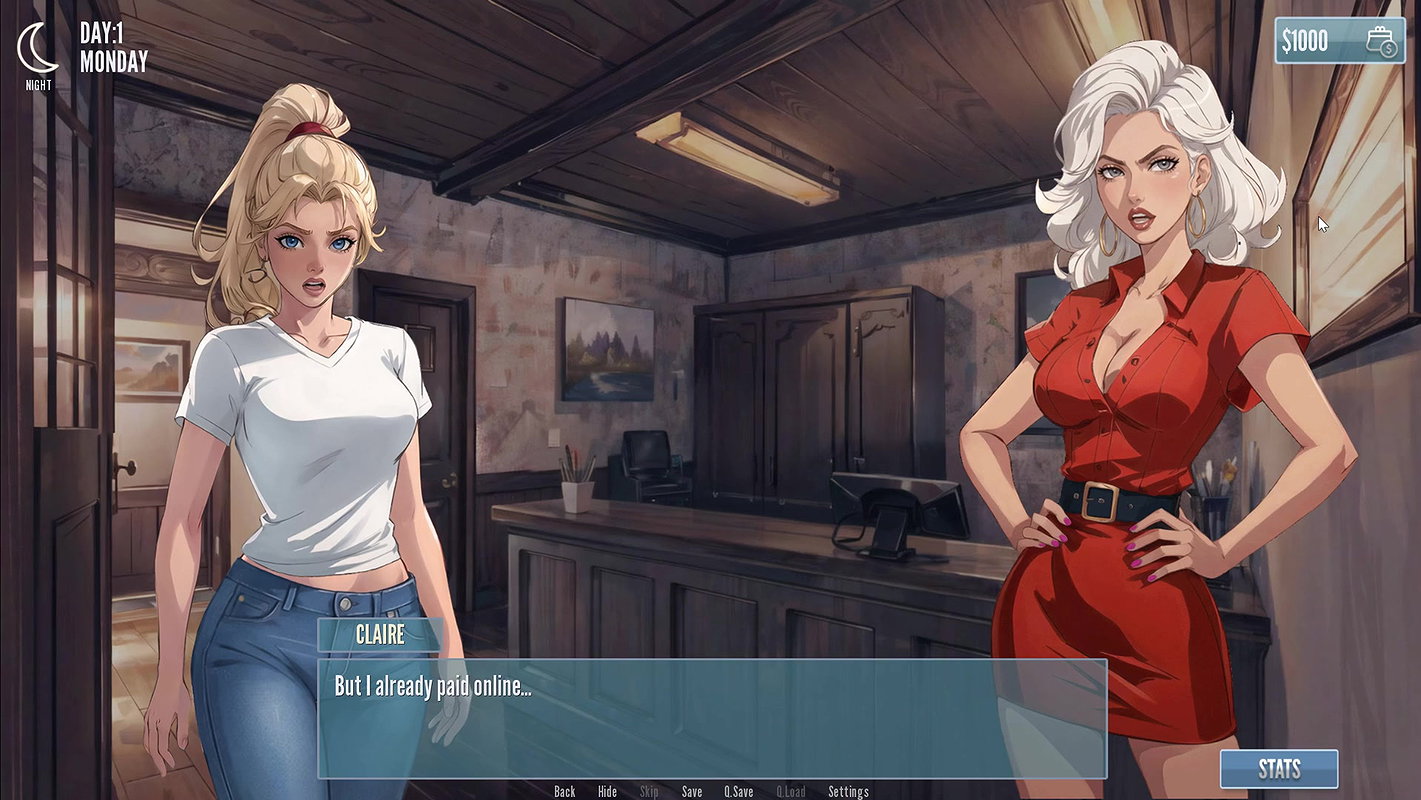The height and width of the screenshot is (800, 1421).
Task: Advance Claire's dialogue text box
Action: click(712, 718)
